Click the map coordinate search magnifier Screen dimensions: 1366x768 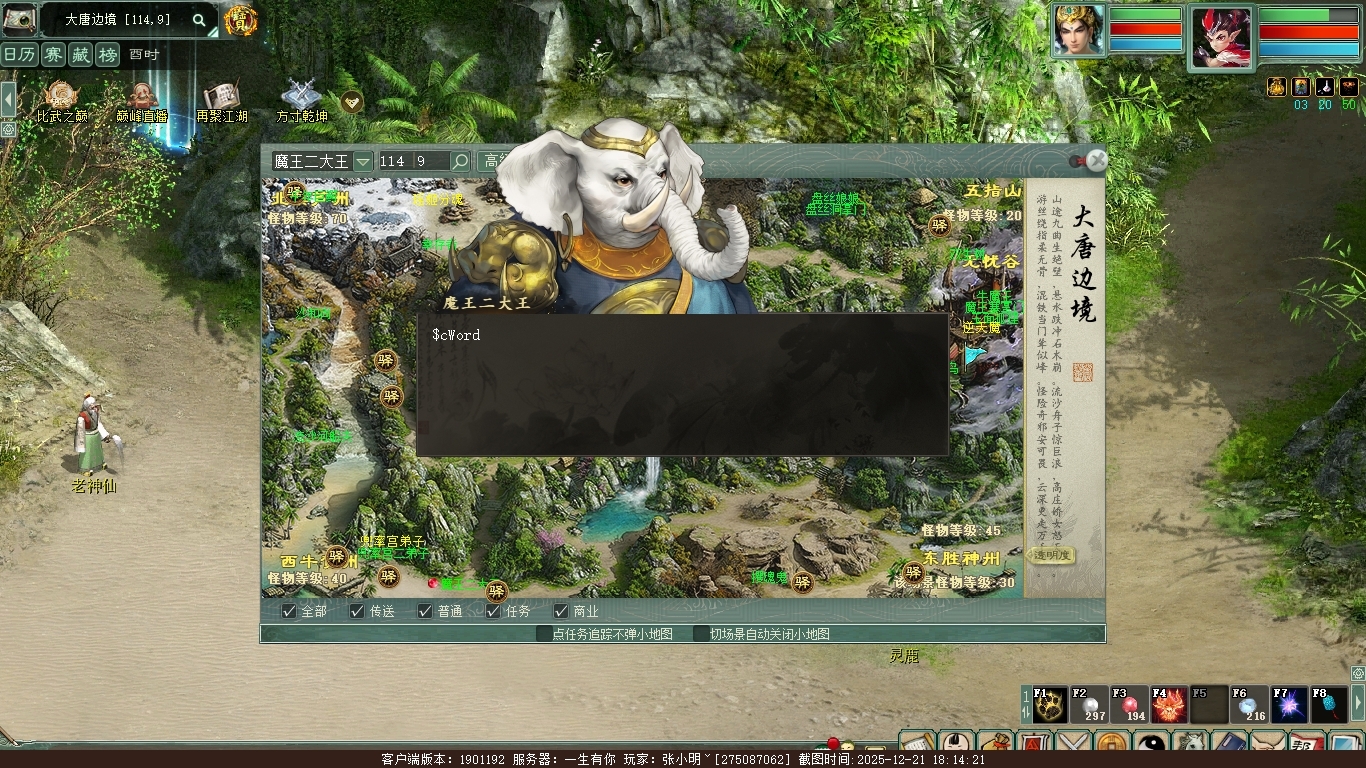[460, 161]
